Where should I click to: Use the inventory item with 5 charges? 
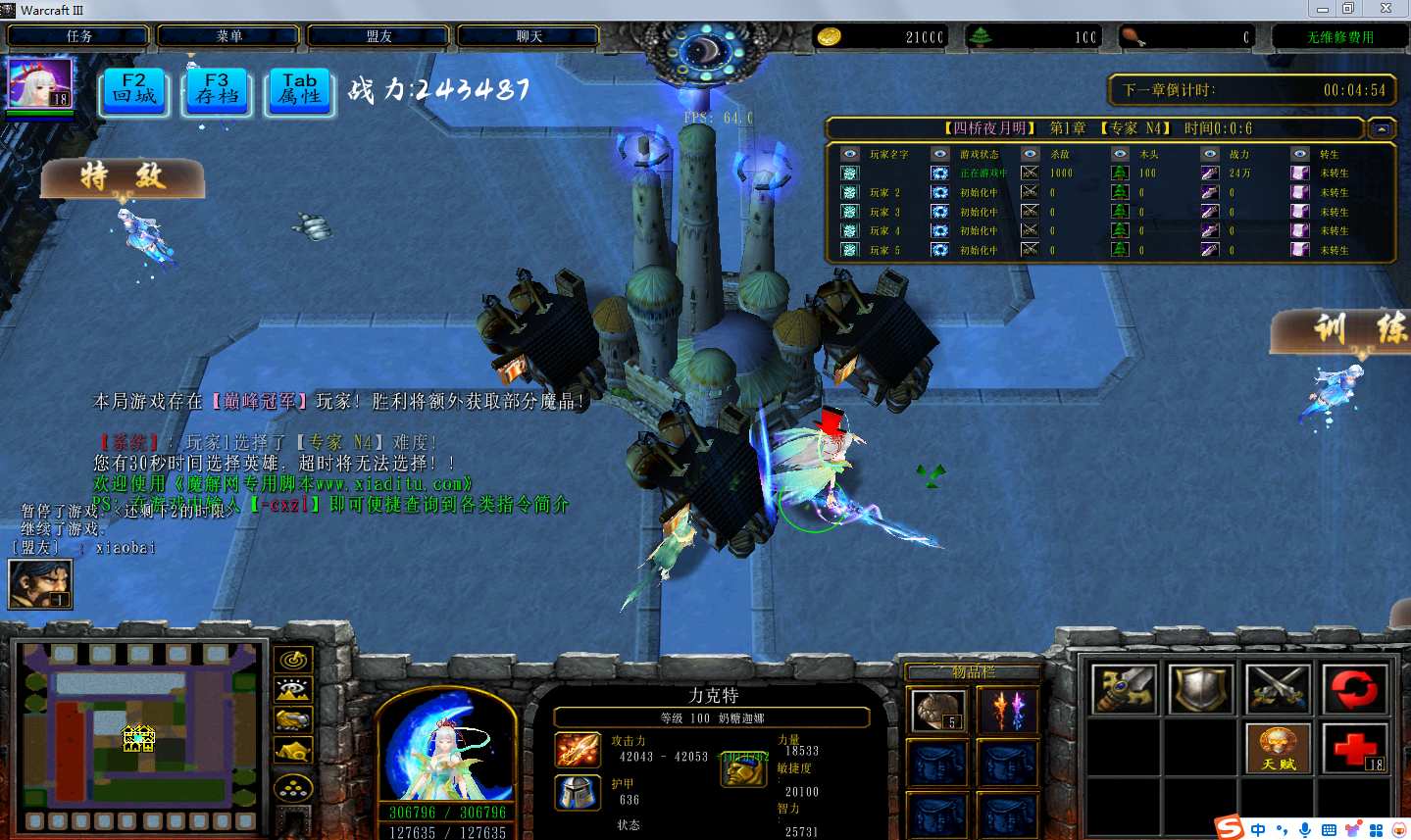click(937, 711)
